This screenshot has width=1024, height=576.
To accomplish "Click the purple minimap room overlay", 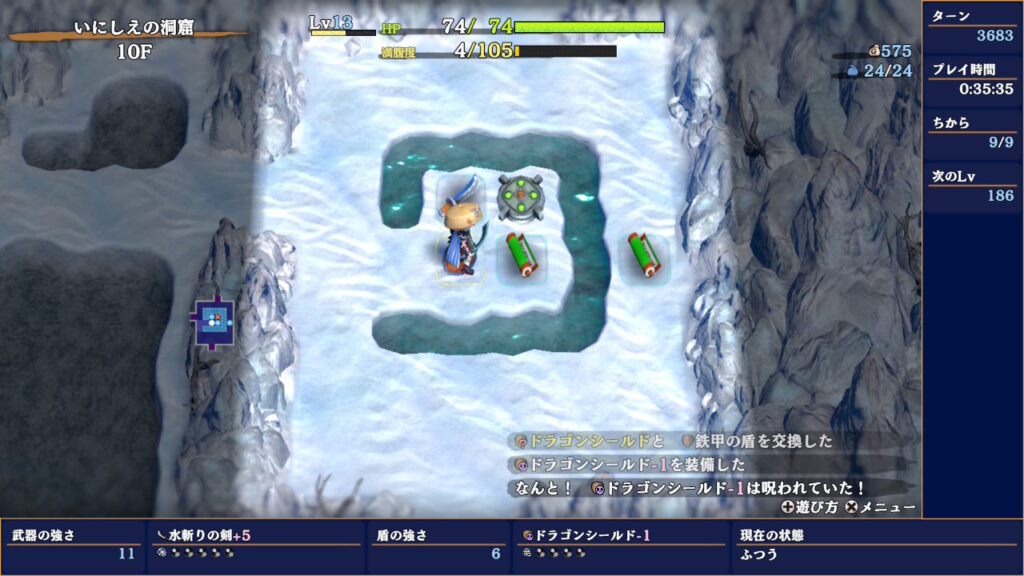I will [x=212, y=320].
